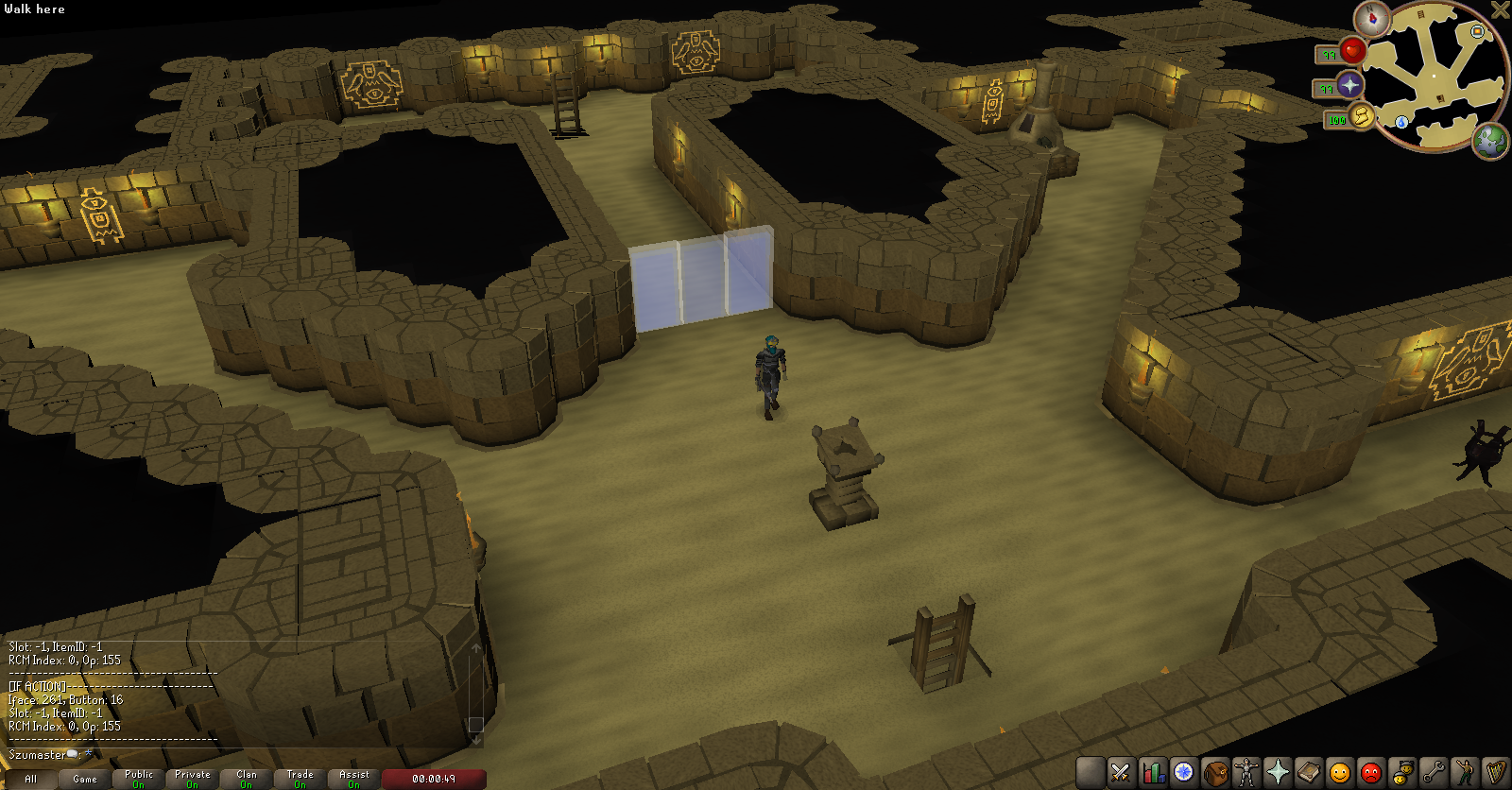Screen dimensions: 1512x790
Task: Click the compass to face north
Action: click(x=1371, y=18)
